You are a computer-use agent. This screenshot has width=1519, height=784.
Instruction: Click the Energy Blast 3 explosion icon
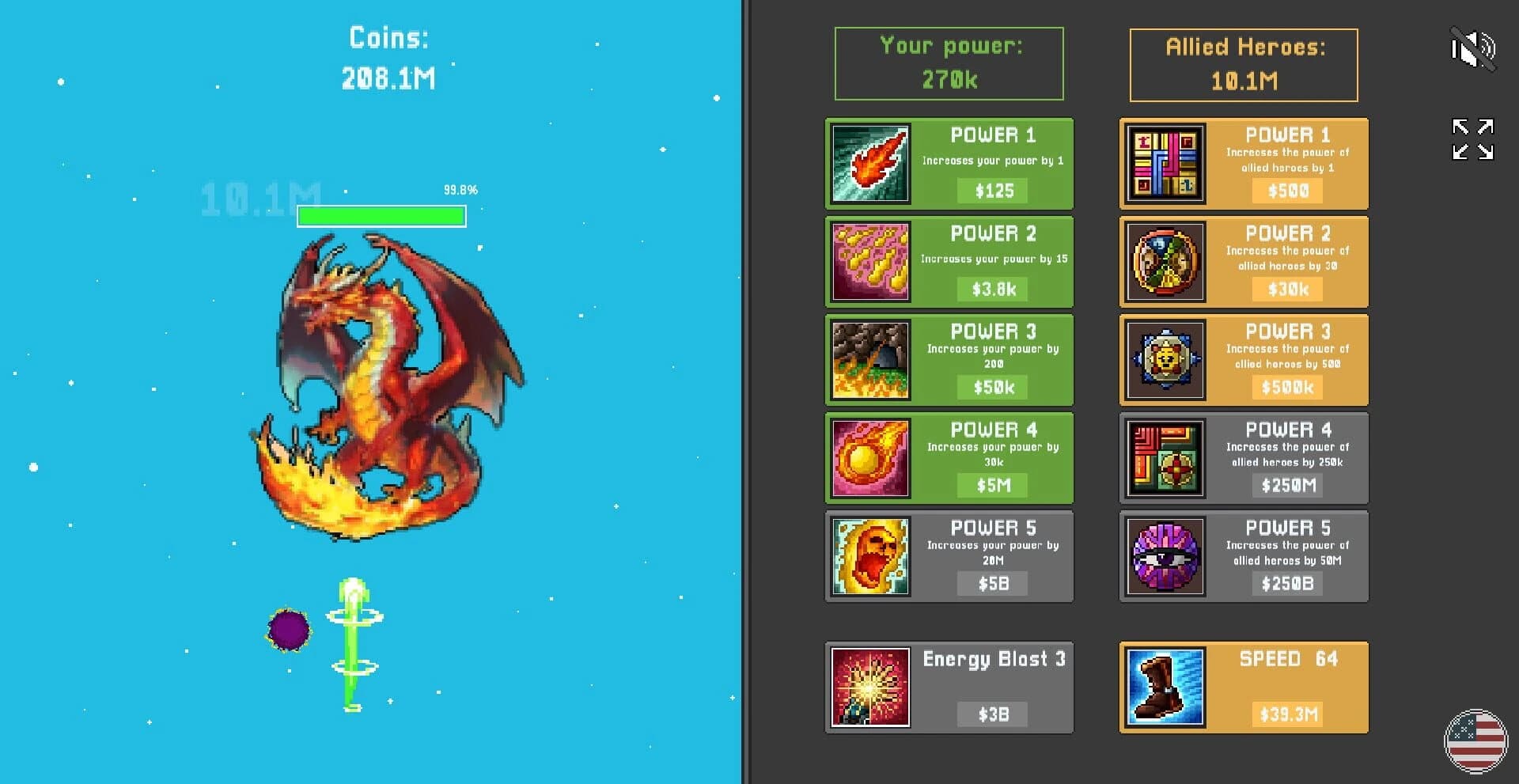click(869, 687)
